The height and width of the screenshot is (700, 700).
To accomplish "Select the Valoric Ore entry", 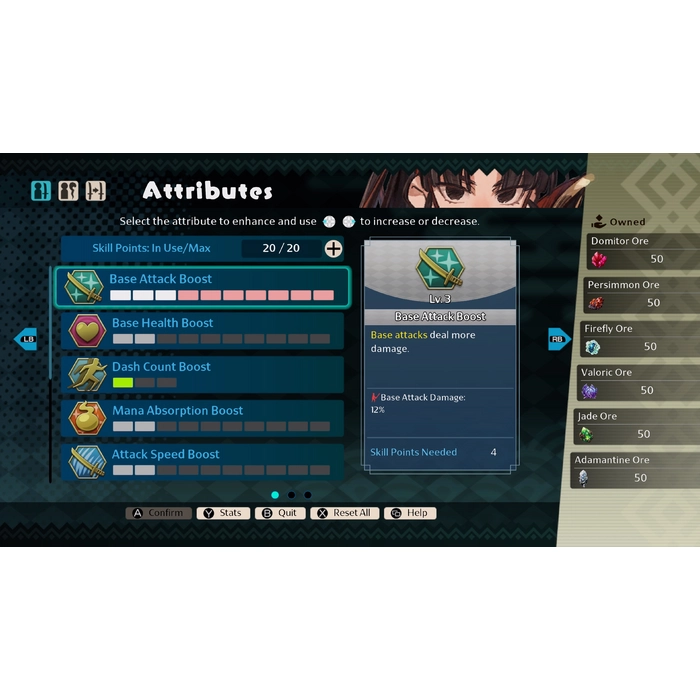I will [x=635, y=383].
